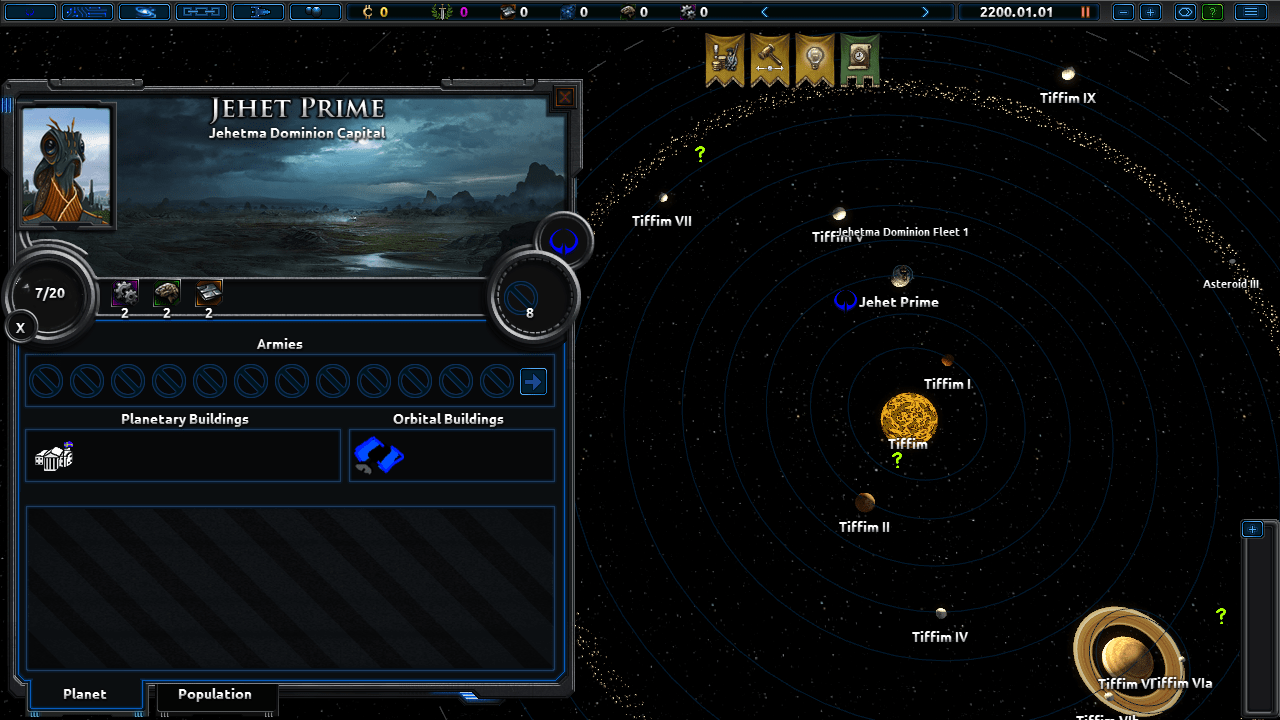This screenshot has height=720, width=1280.
Task: Open the hamburger menu at top right
Action: [x=1251, y=12]
